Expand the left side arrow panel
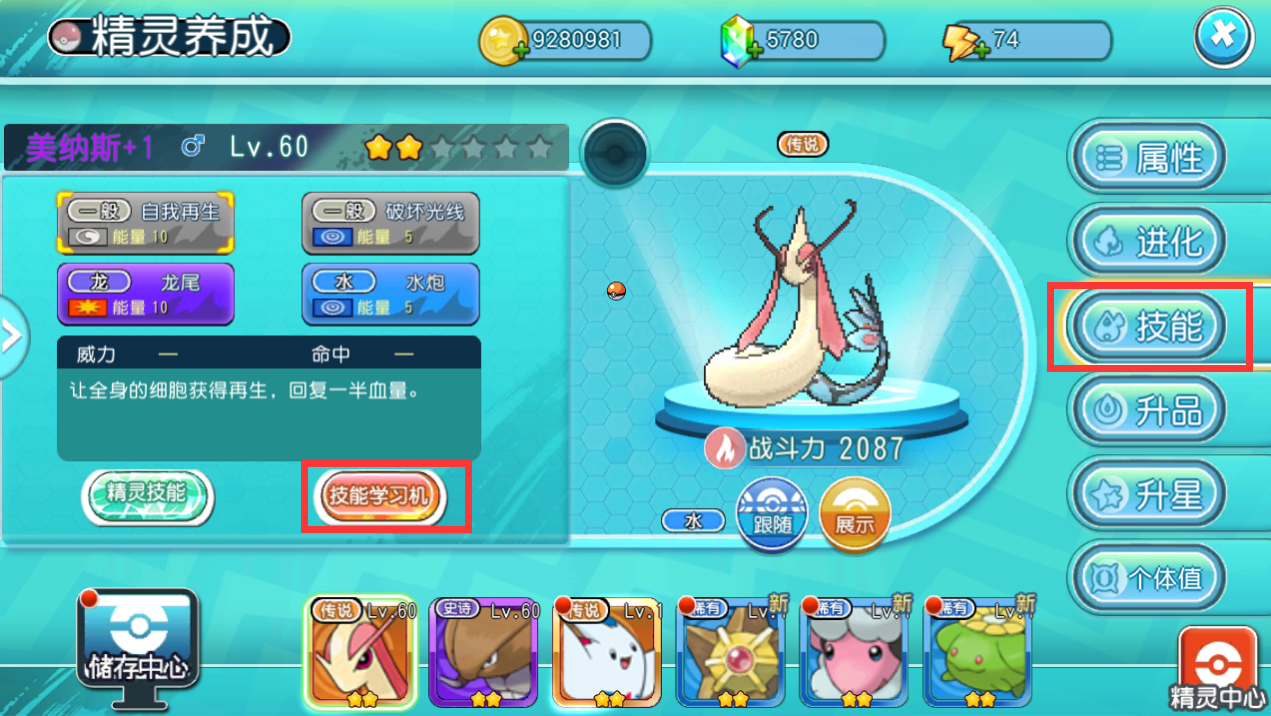Image resolution: width=1271 pixels, height=716 pixels. tap(12, 336)
